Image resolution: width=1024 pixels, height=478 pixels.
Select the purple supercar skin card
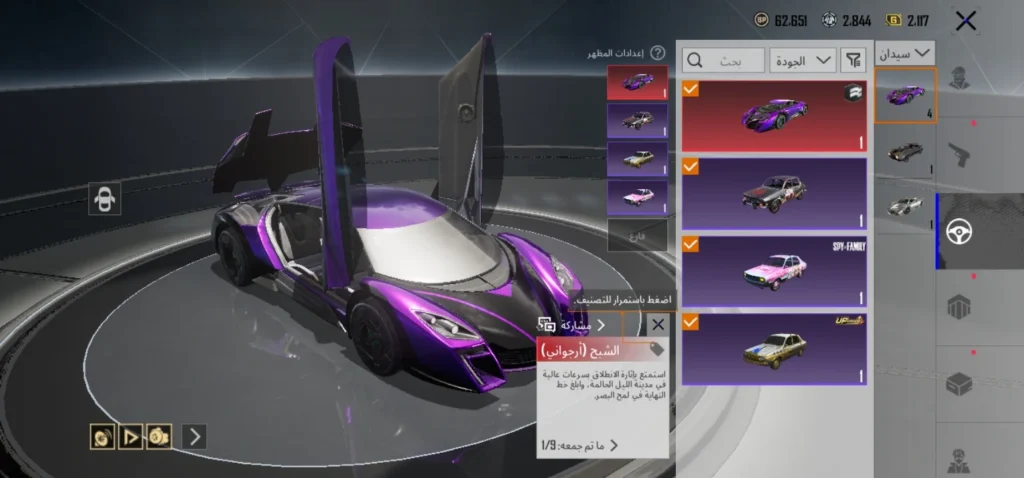(x=773, y=114)
